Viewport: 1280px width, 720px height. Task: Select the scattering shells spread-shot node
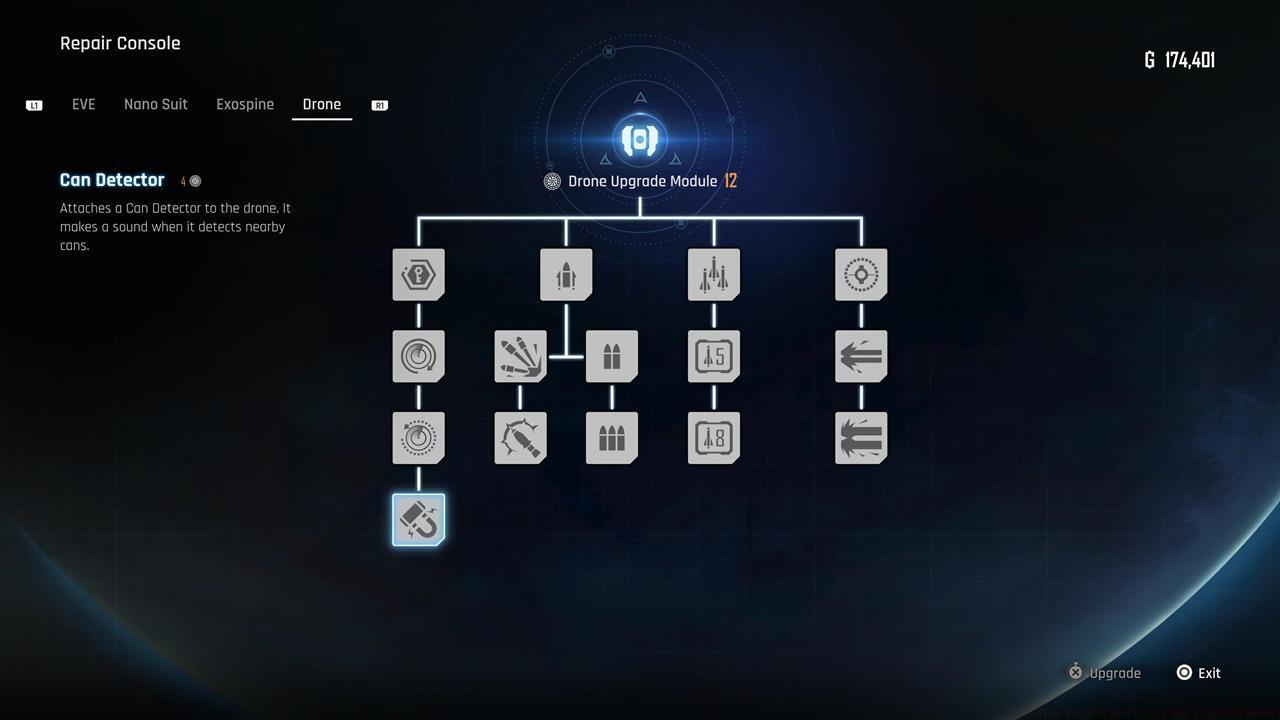[x=520, y=356]
